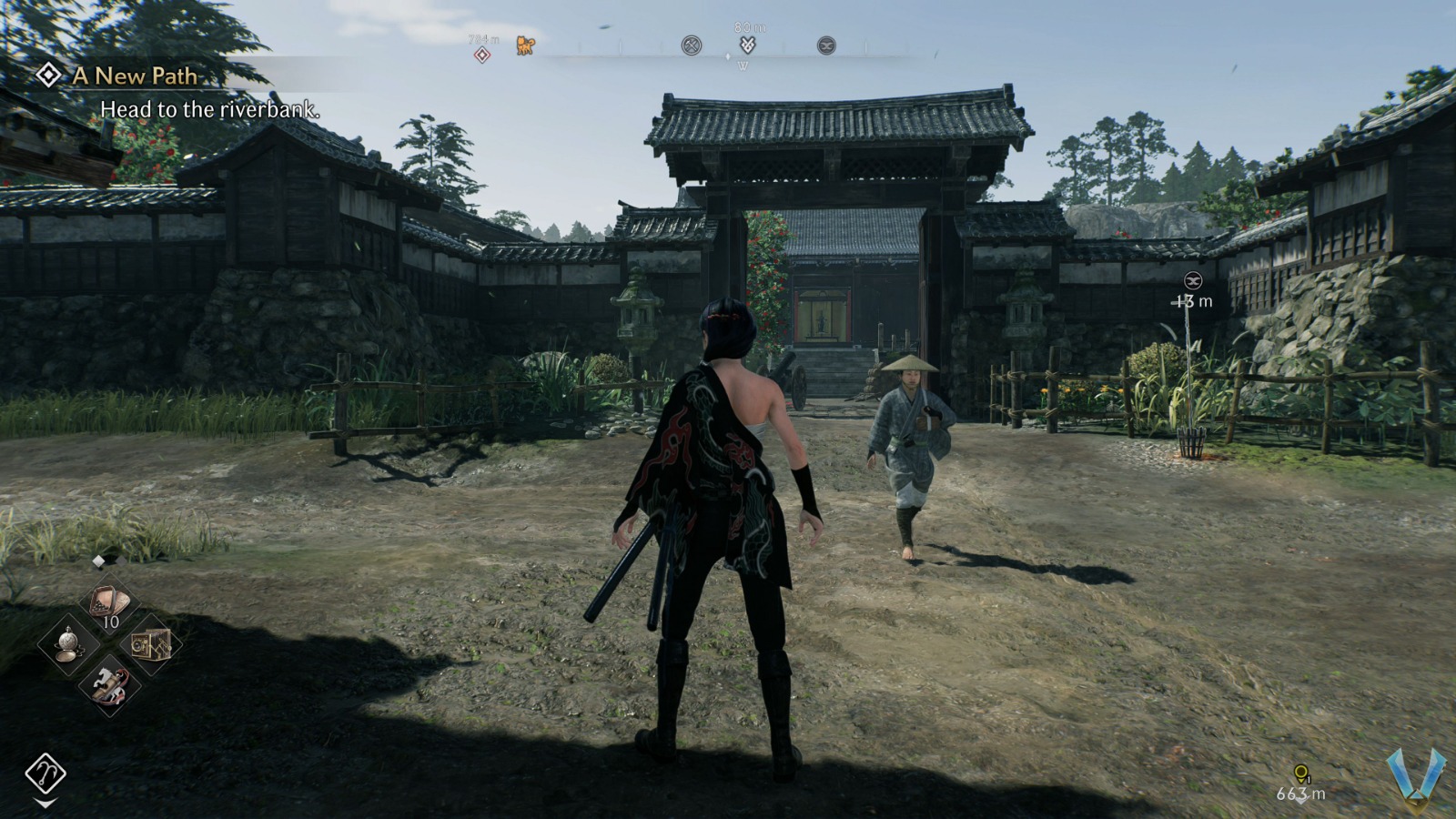Select the blacksmith hammer icon on compass
Screen dimensions: 1456x819
click(x=690, y=45)
